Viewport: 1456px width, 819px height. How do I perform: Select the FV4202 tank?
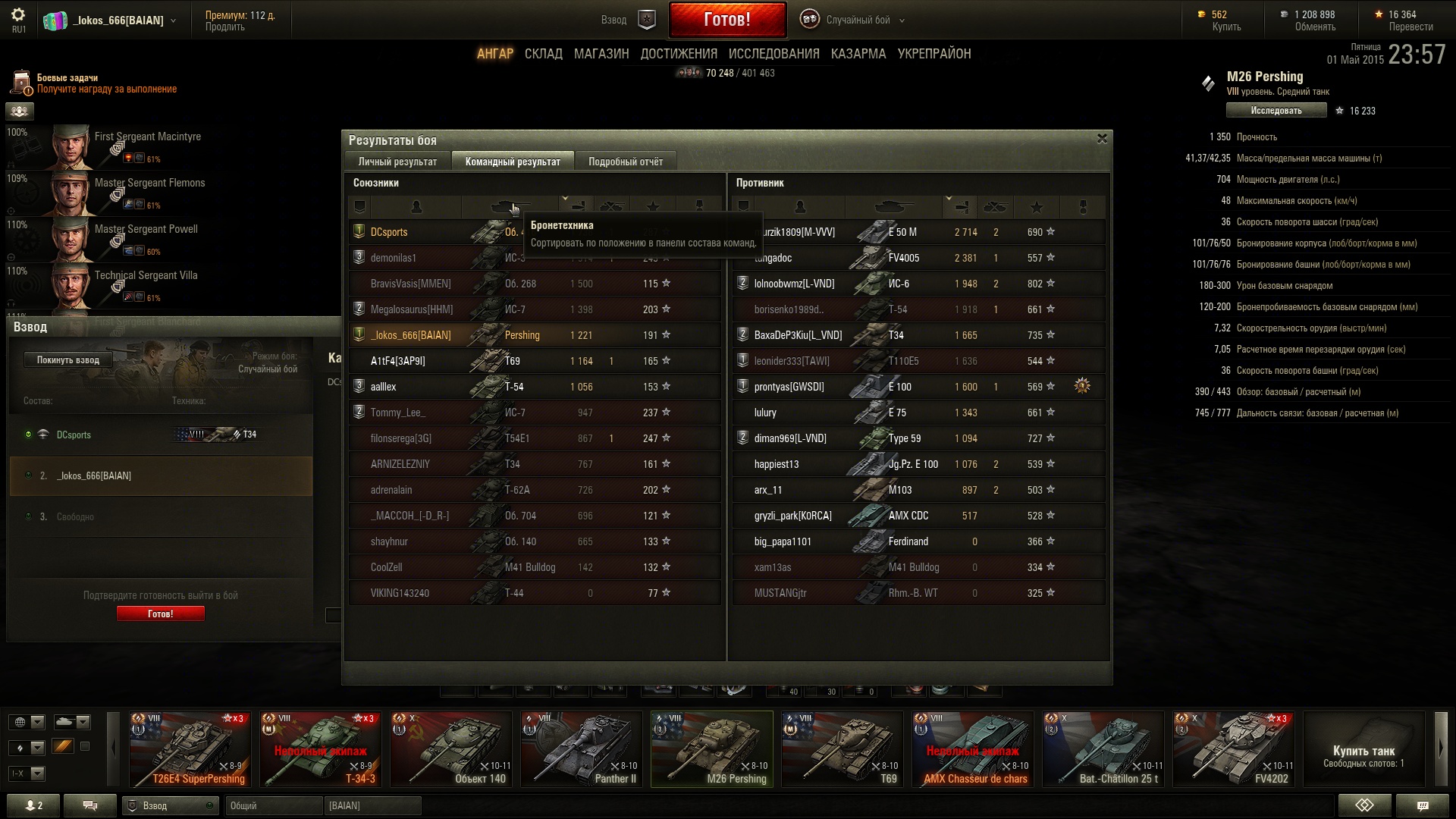coord(1233,749)
